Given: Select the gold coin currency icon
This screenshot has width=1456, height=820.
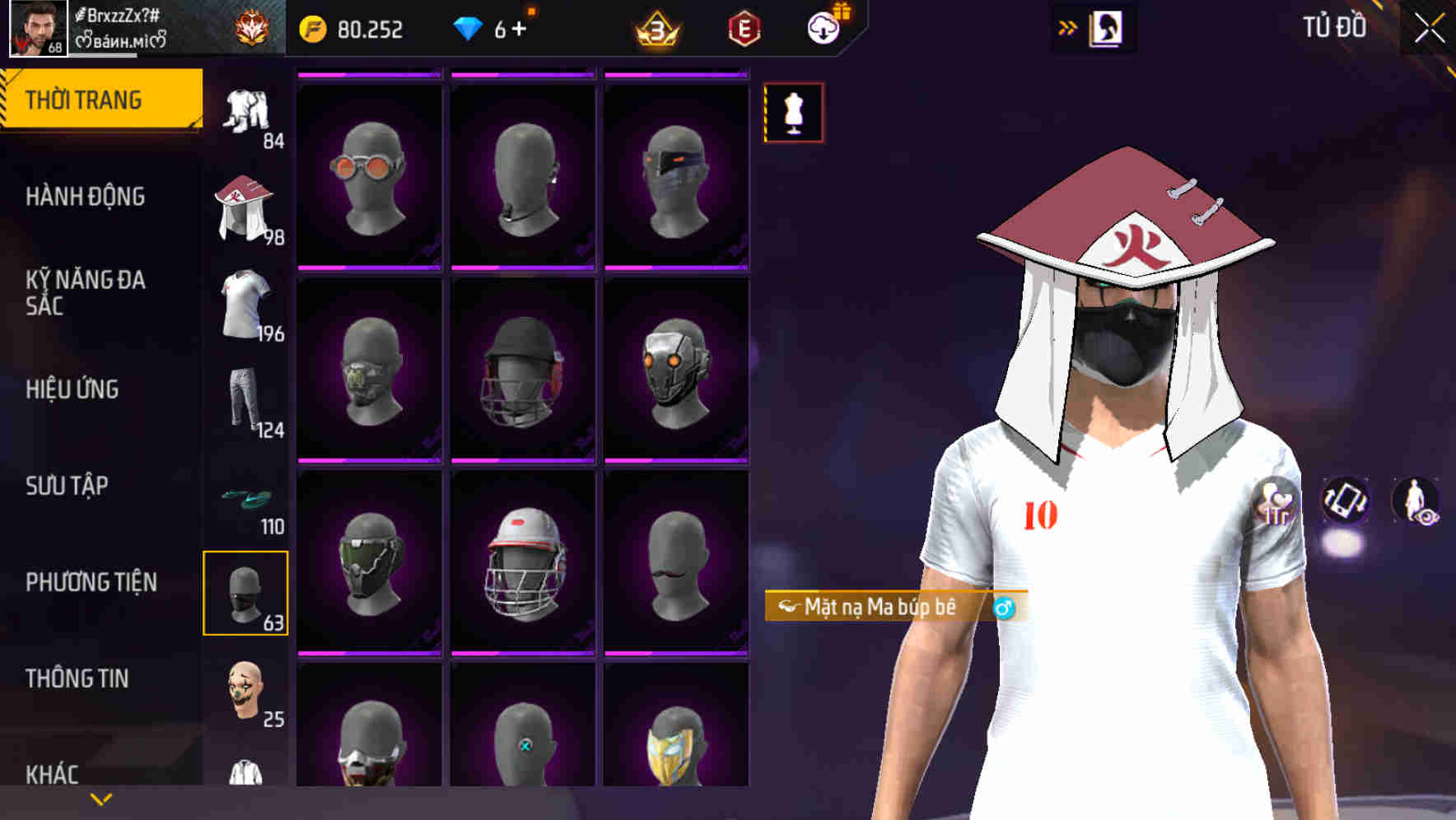Looking at the screenshot, I should tap(314, 29).
